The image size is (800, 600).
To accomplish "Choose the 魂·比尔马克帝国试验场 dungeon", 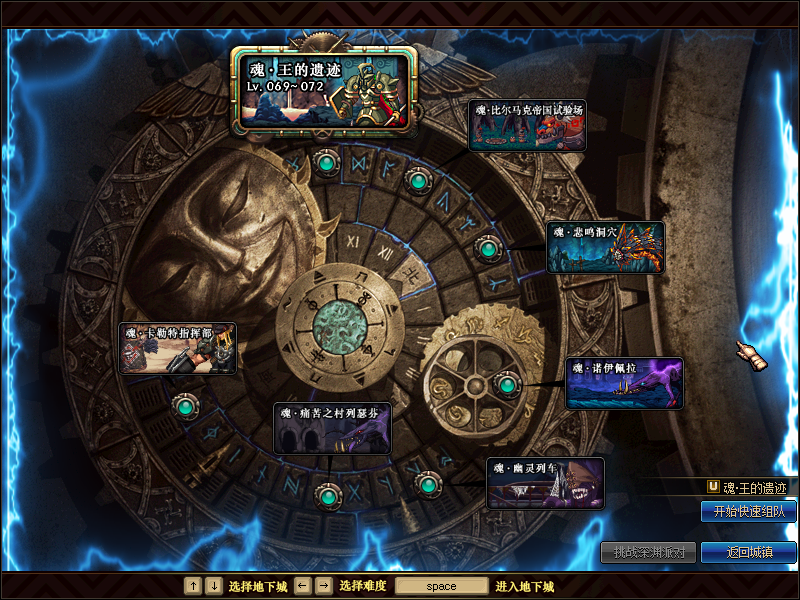I will point(527,125).
